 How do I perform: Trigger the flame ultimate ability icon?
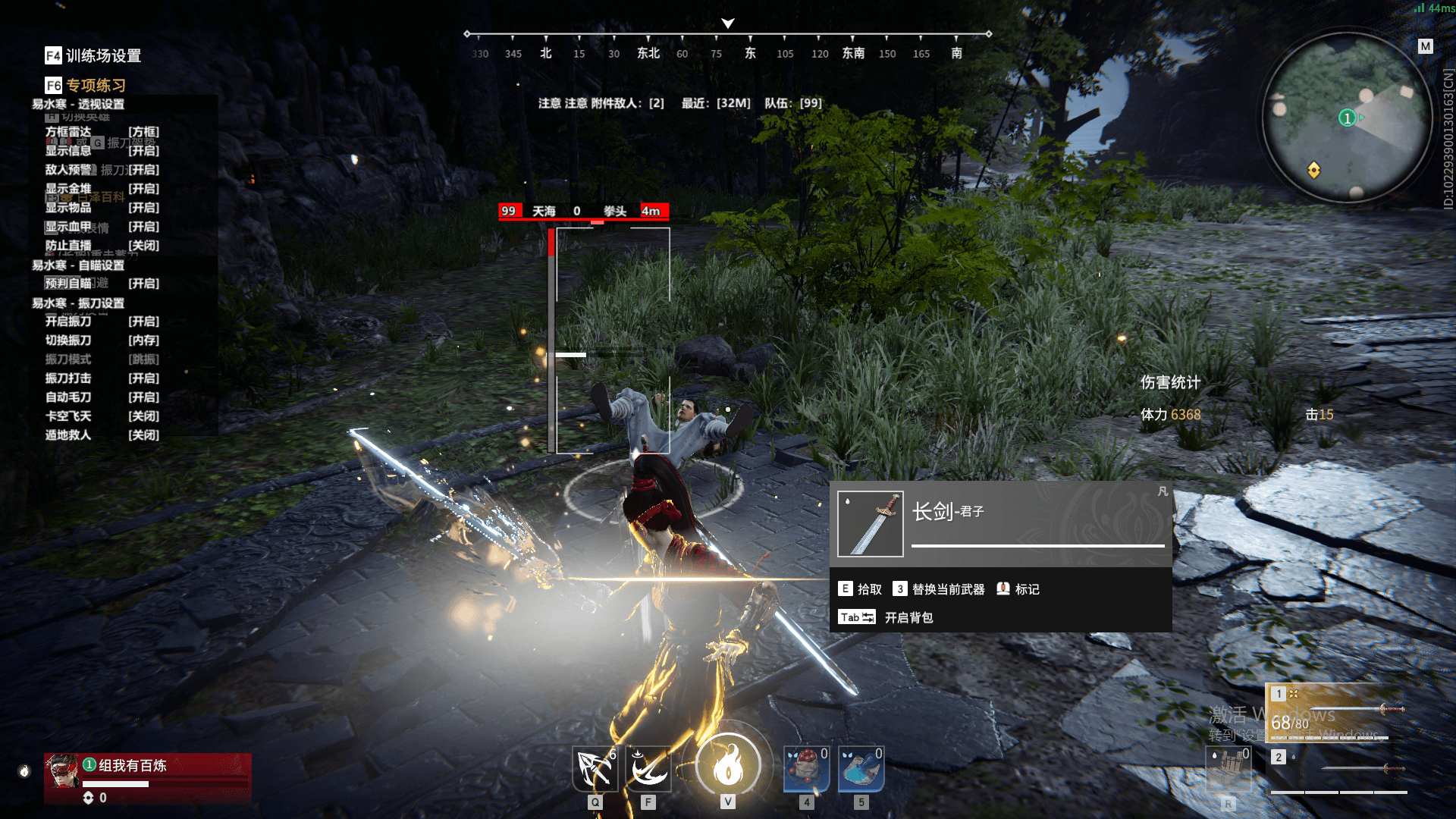click(728, 766)
